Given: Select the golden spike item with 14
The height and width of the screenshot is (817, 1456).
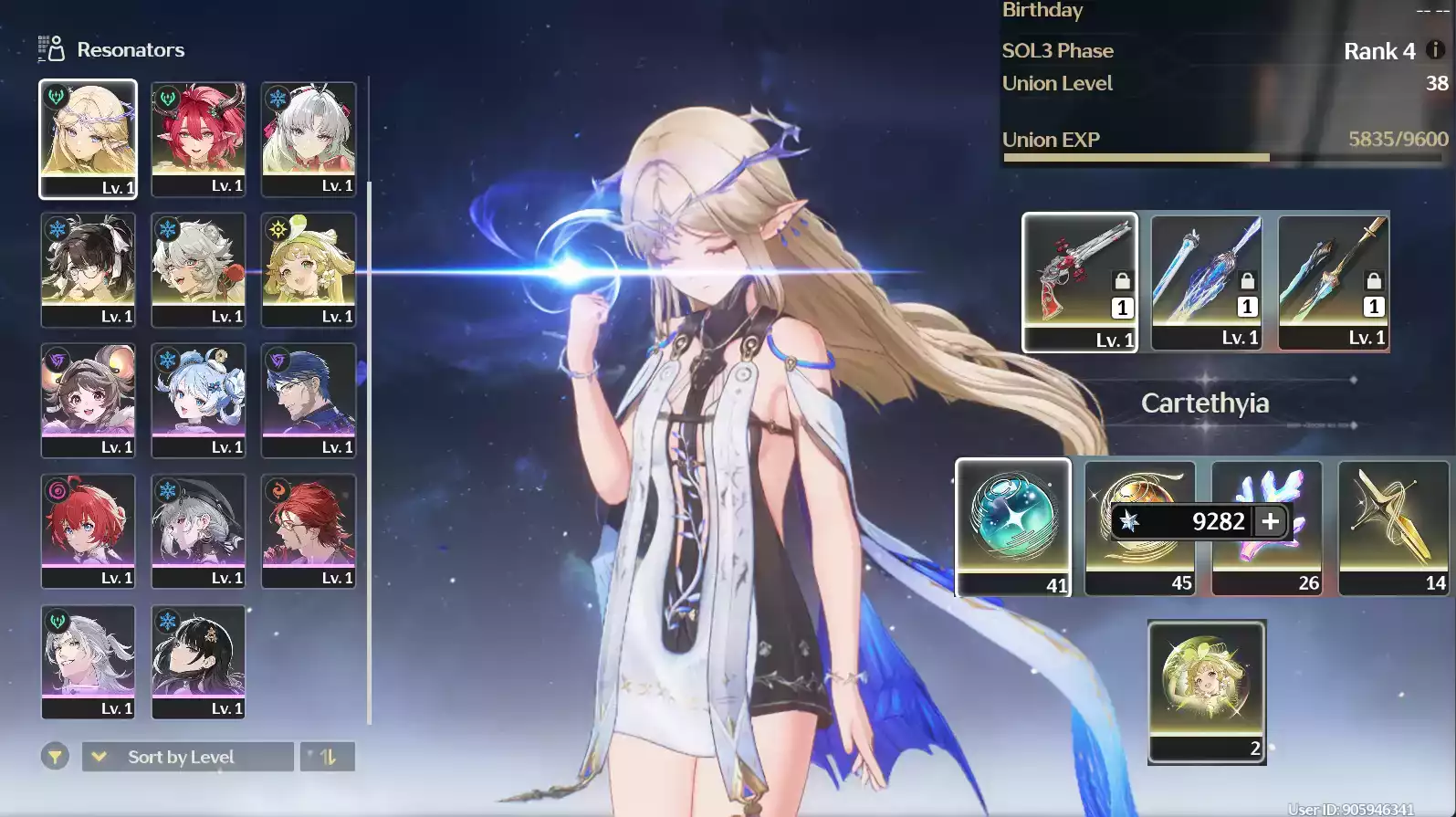Looking at the screenshot, I should pos(1393,527).
